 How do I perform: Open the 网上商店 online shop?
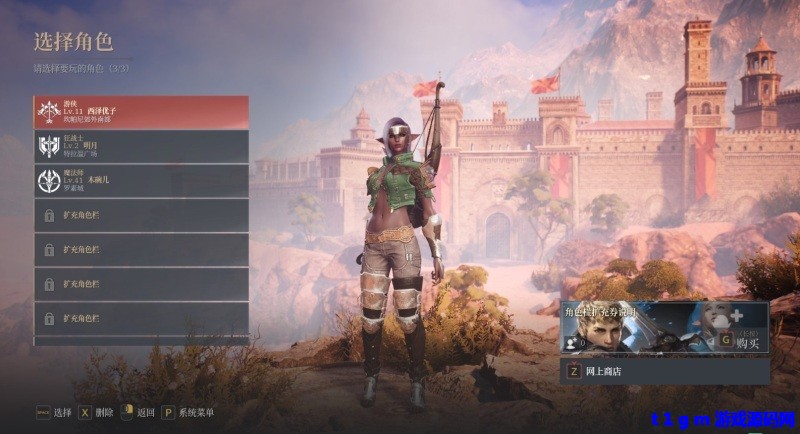click(665, 371)
